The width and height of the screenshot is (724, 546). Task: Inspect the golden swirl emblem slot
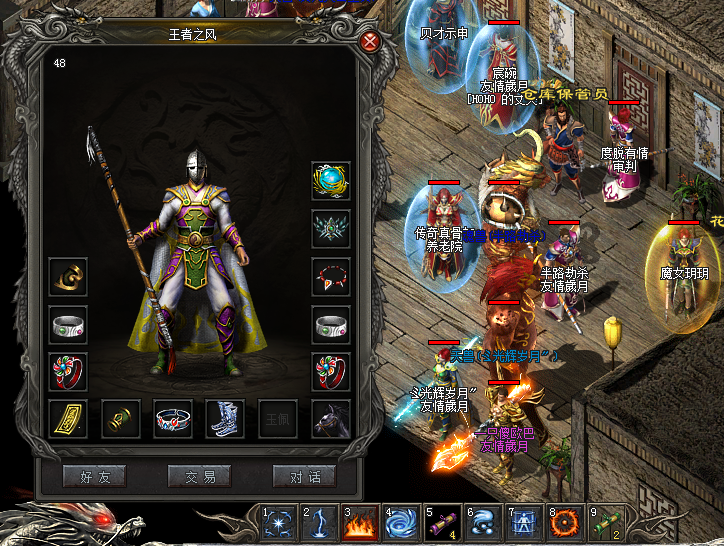[x=68, y=277]
